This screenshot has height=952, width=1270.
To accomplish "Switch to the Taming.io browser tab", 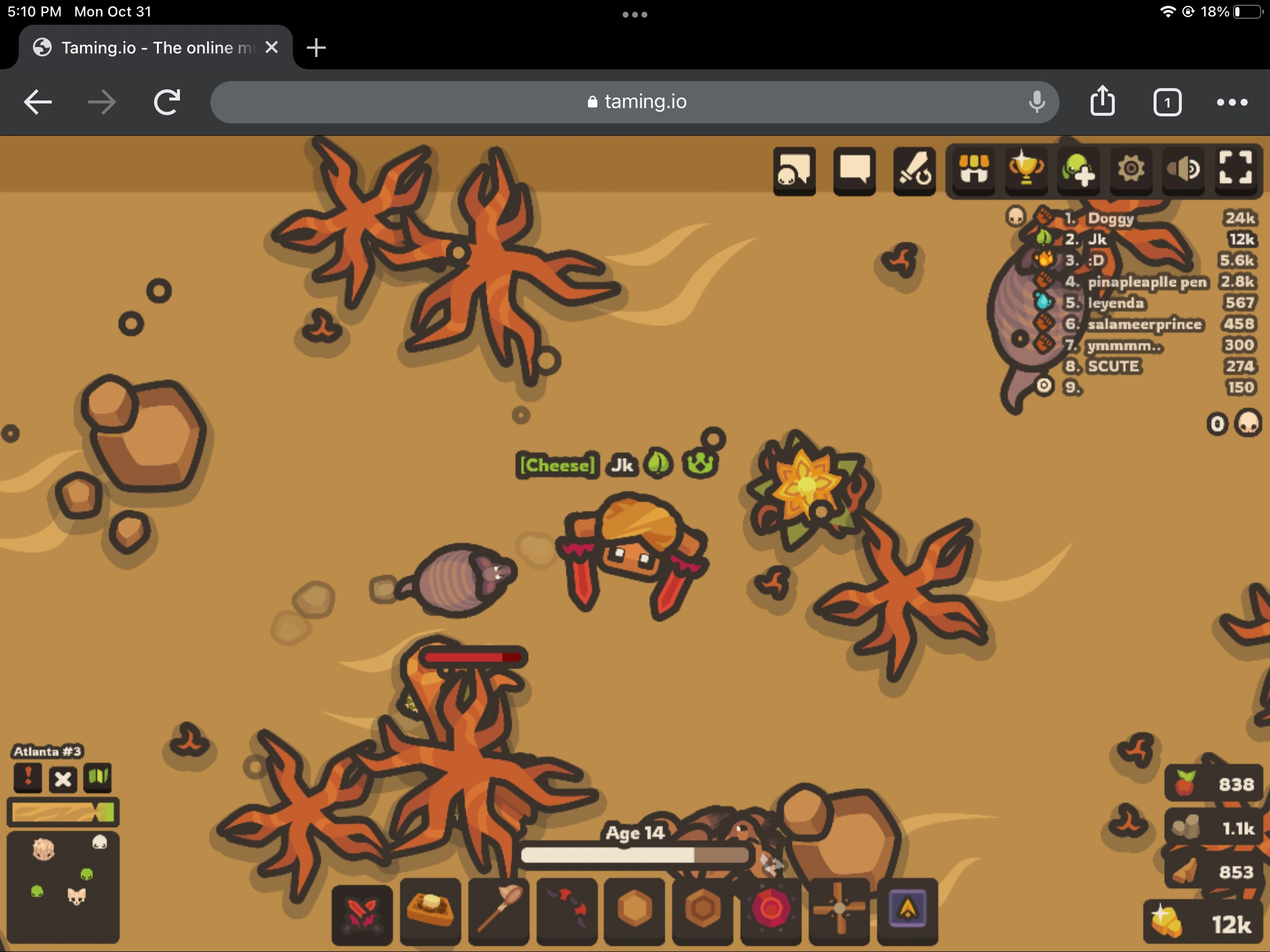I will (x=147, y=47).
